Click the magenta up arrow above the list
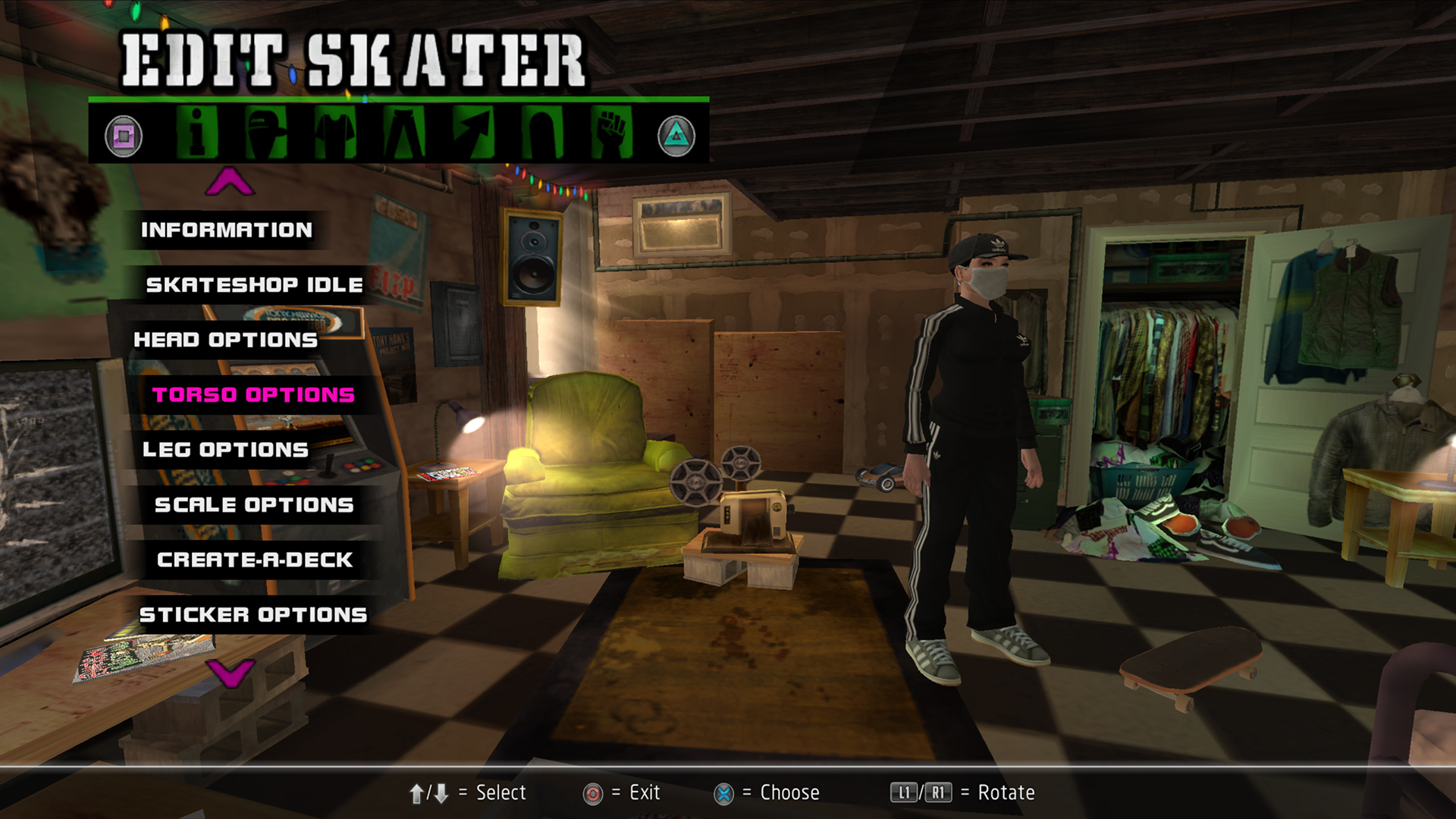The height and width of the screenshot is (819, 1456). 230,182
